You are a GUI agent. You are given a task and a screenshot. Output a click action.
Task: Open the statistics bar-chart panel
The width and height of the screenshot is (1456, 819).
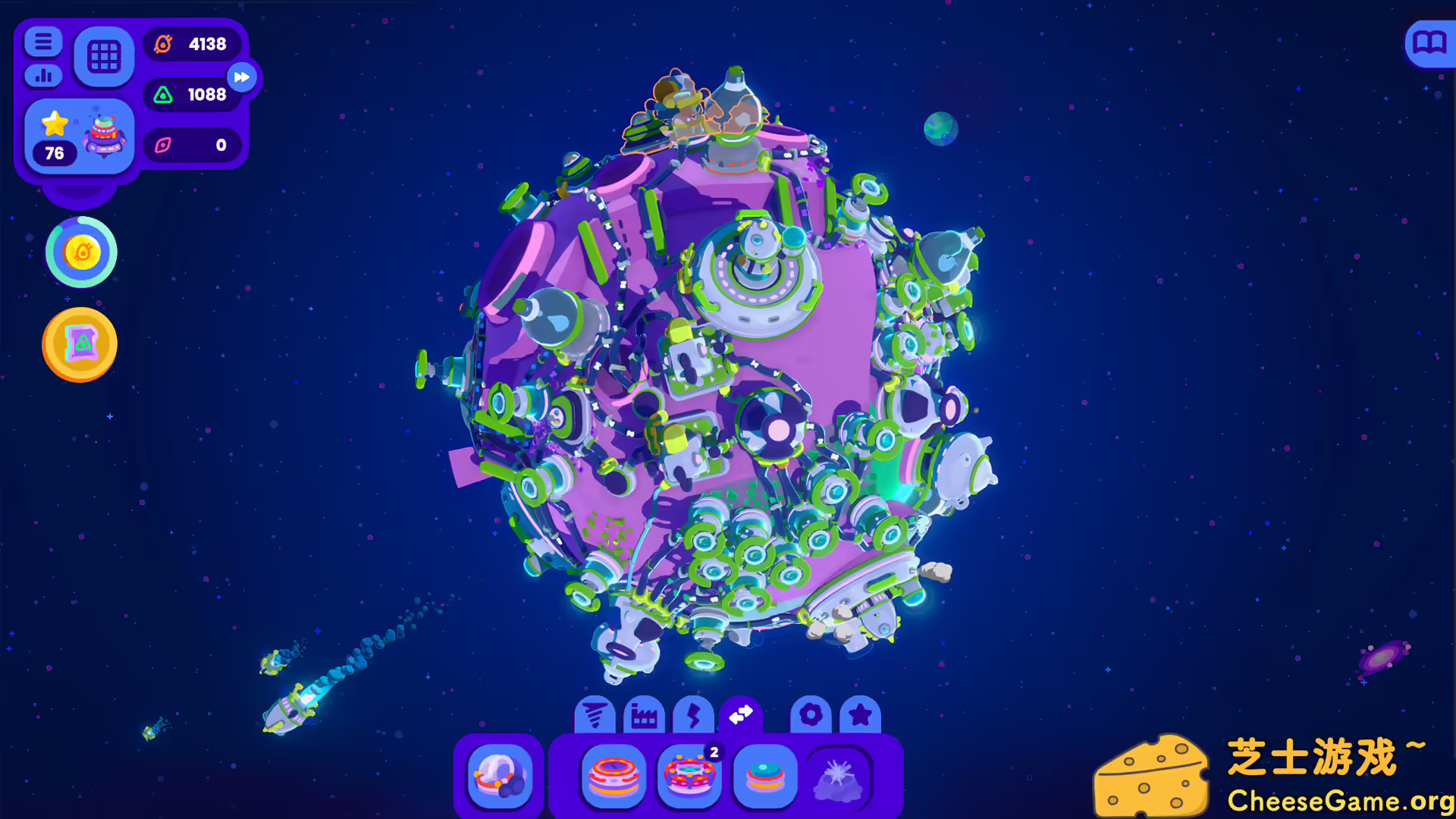pyautogui.click(x=43, y=77)
